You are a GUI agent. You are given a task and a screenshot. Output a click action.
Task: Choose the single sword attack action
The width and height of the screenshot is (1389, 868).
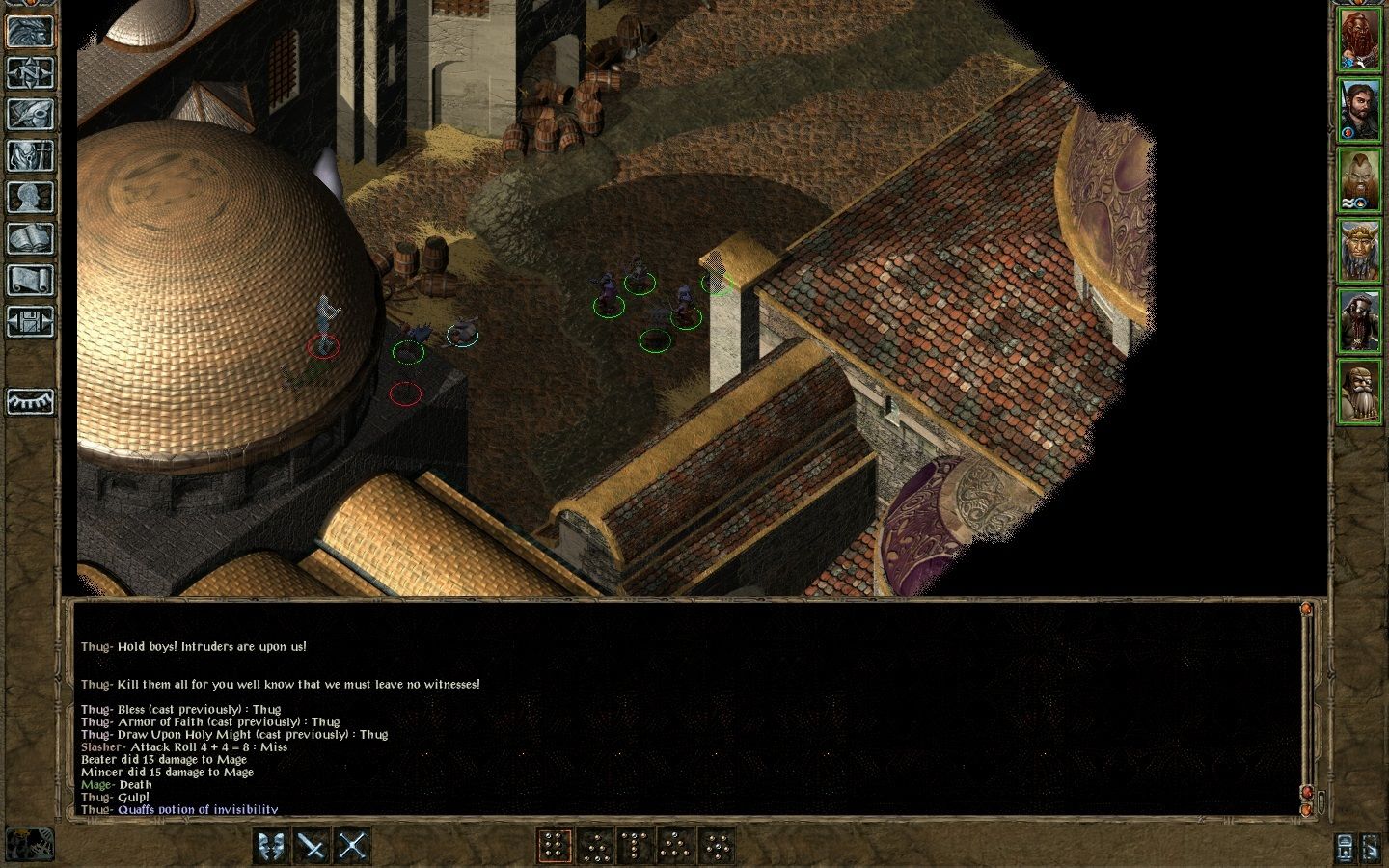313,846
